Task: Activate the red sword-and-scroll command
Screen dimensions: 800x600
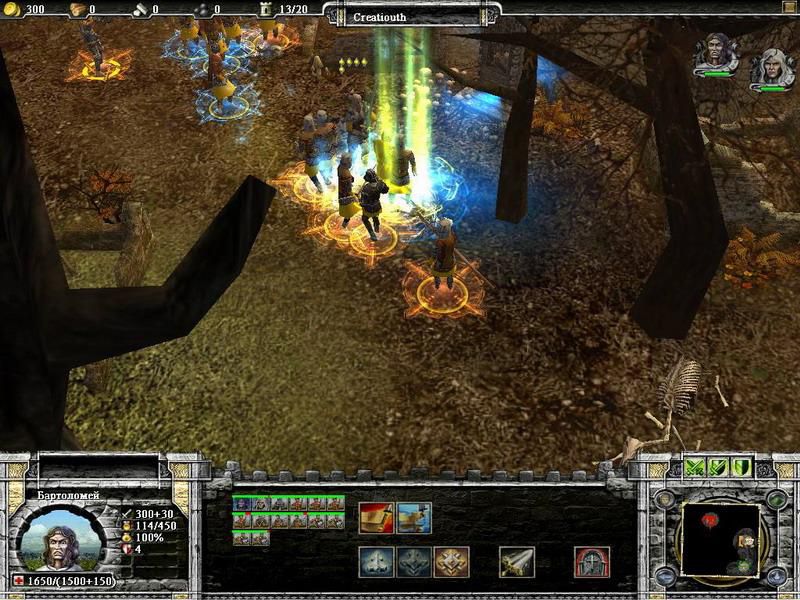Action: tap(376, 517)
